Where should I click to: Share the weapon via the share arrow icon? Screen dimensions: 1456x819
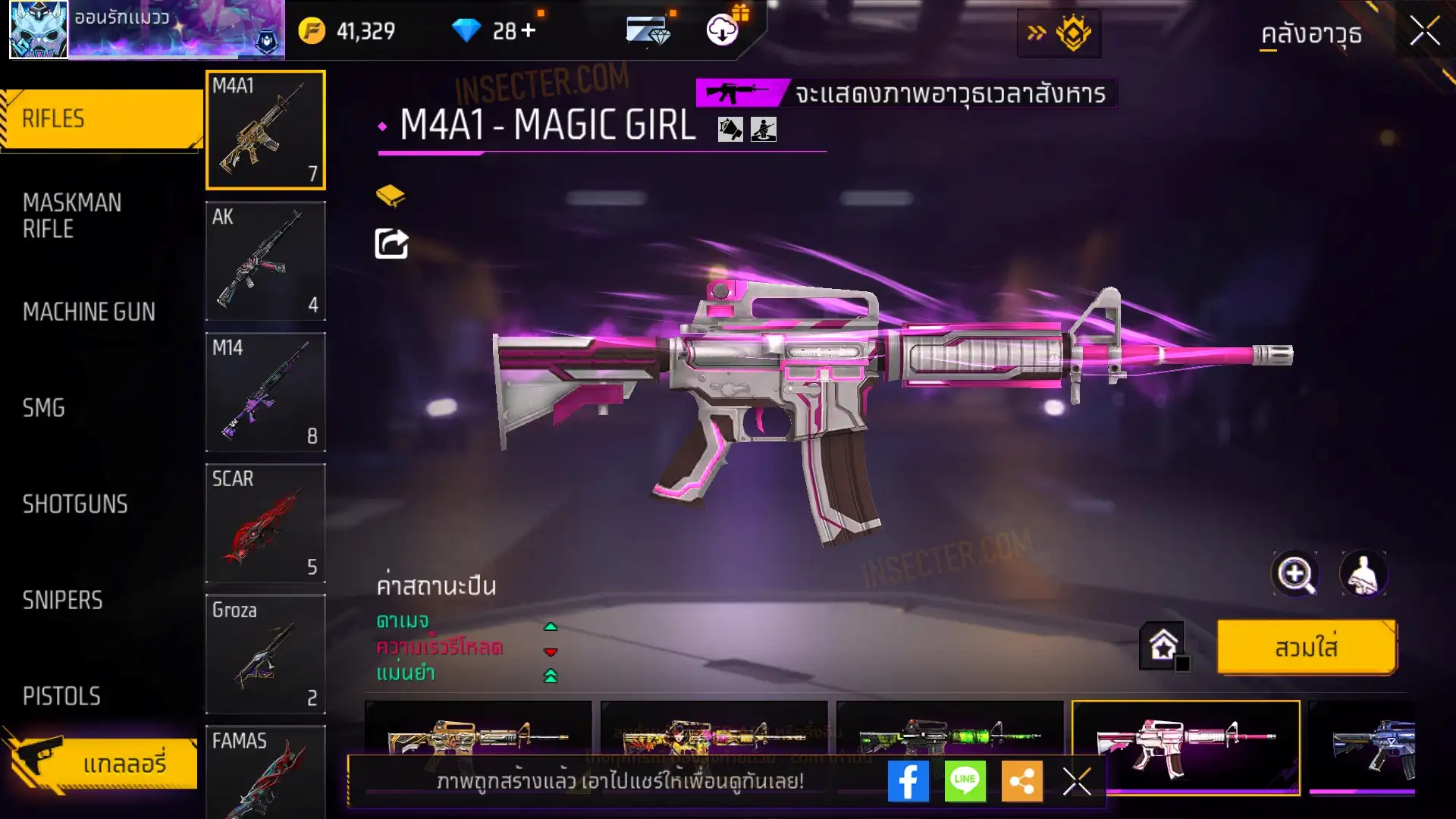[x=391, y=244]
